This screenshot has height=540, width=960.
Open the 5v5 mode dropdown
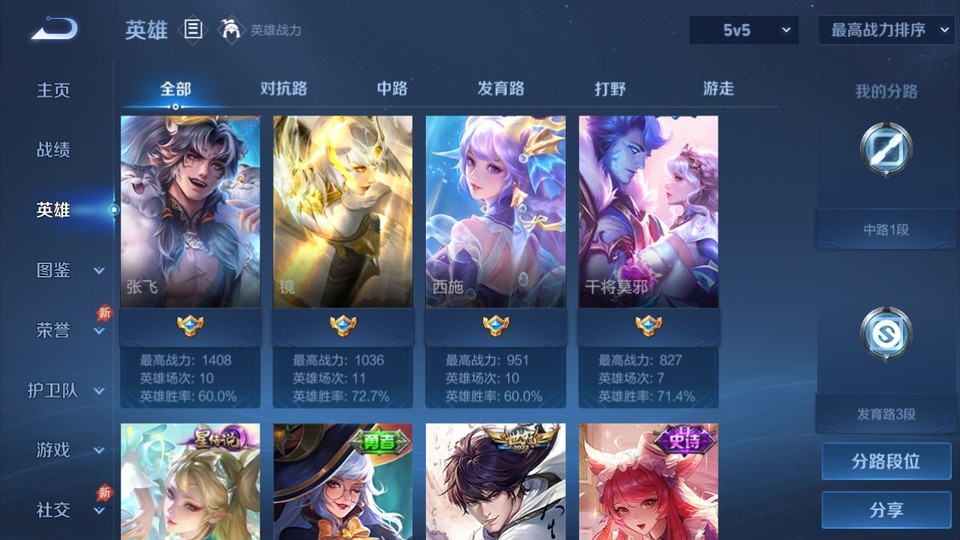pyautogui.click(x=744, y=30)
